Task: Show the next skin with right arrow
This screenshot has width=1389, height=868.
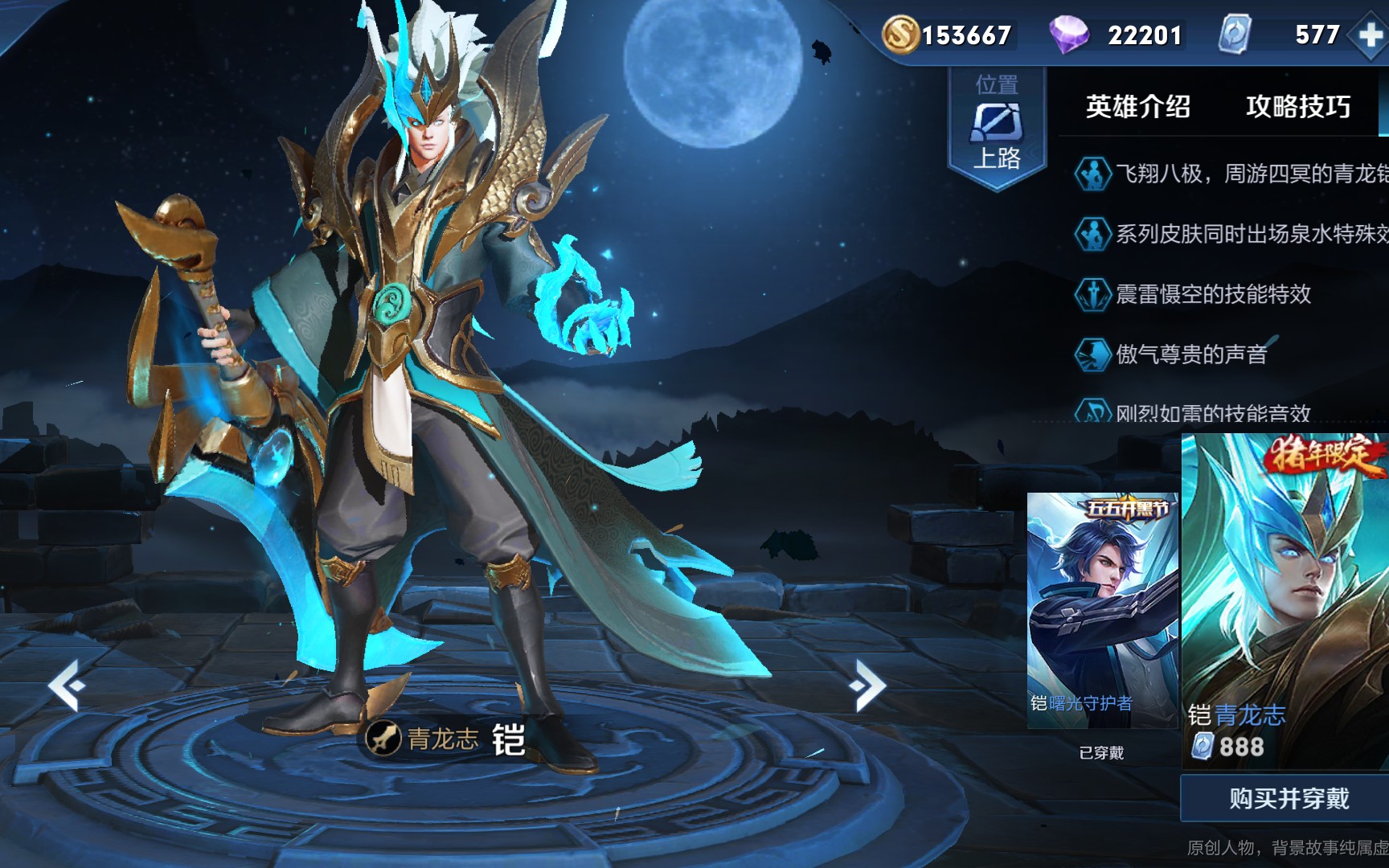Action: [867, 685]
